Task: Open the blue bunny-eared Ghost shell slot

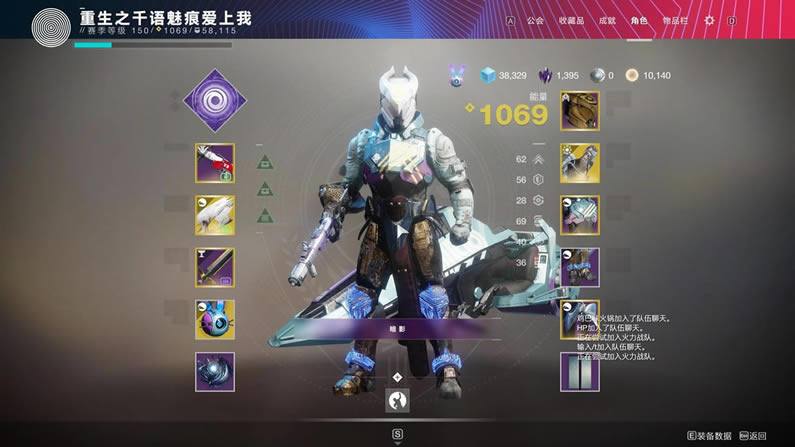Action: 215,319
